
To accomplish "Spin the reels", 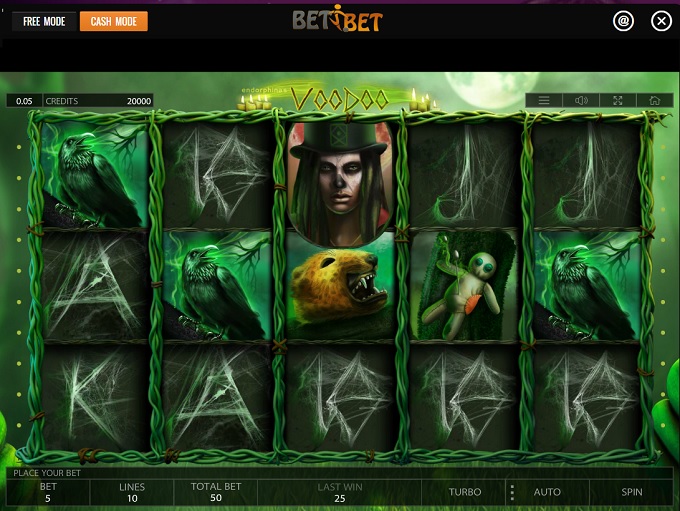I will (632, 492).
